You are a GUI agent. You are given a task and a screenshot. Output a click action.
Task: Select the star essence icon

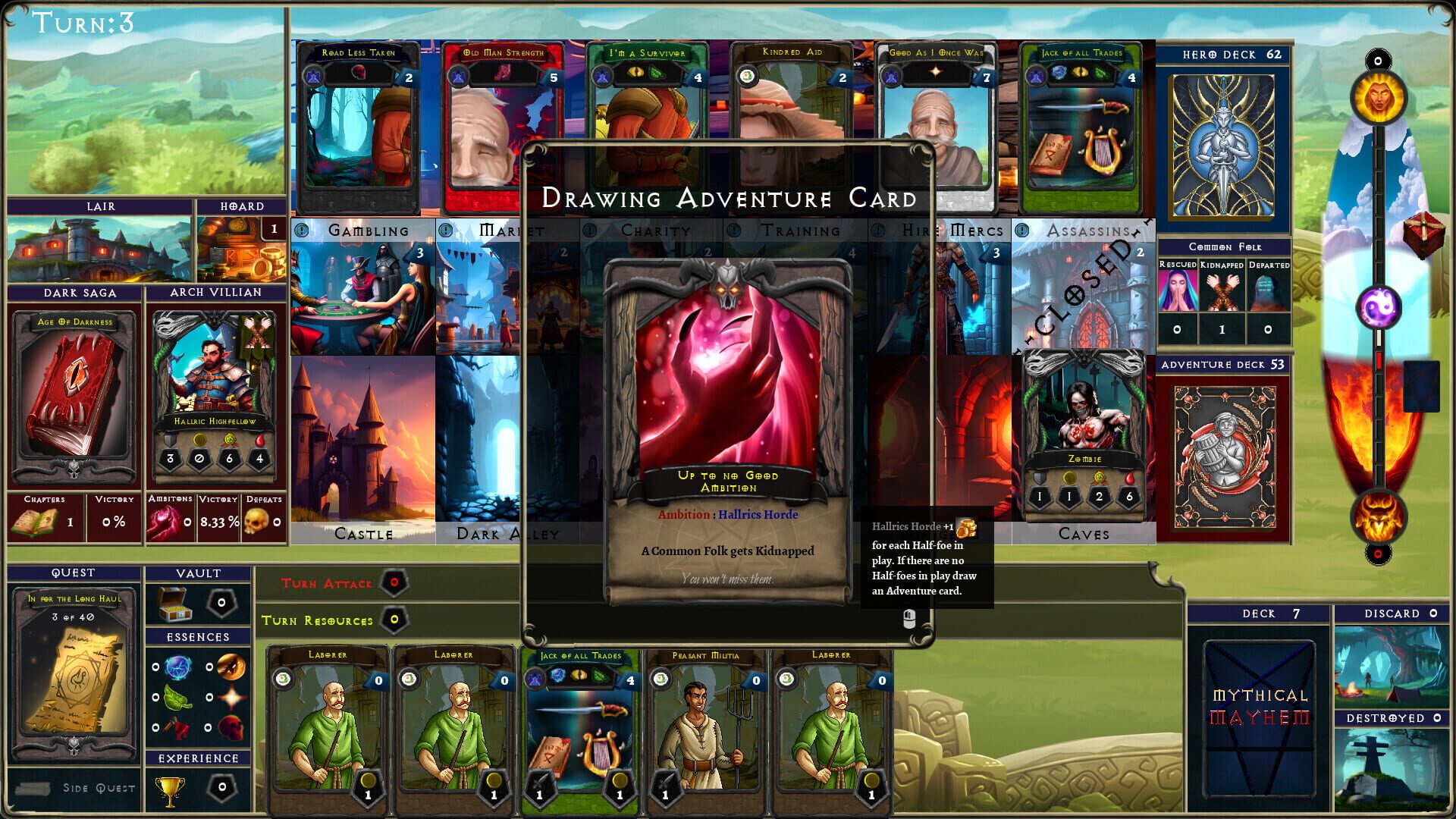pos(232,697)
